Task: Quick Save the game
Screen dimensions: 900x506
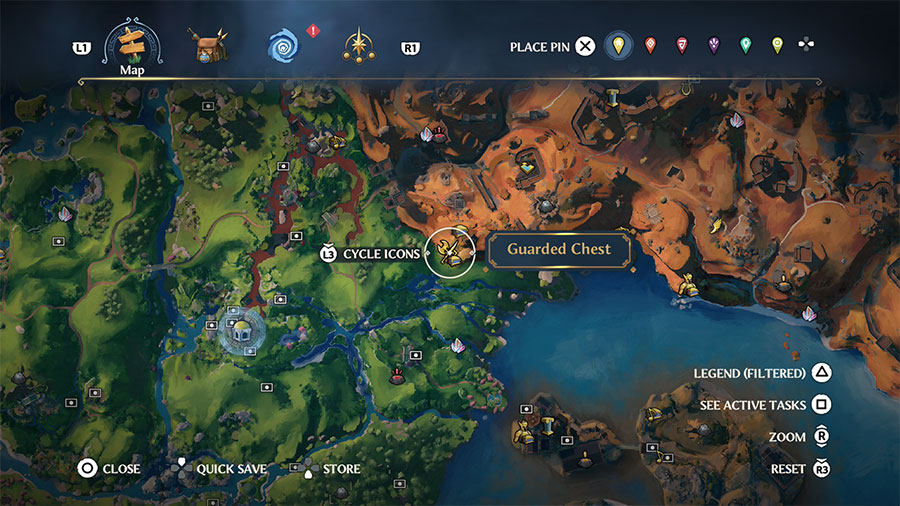Action: tap(181, 468)
